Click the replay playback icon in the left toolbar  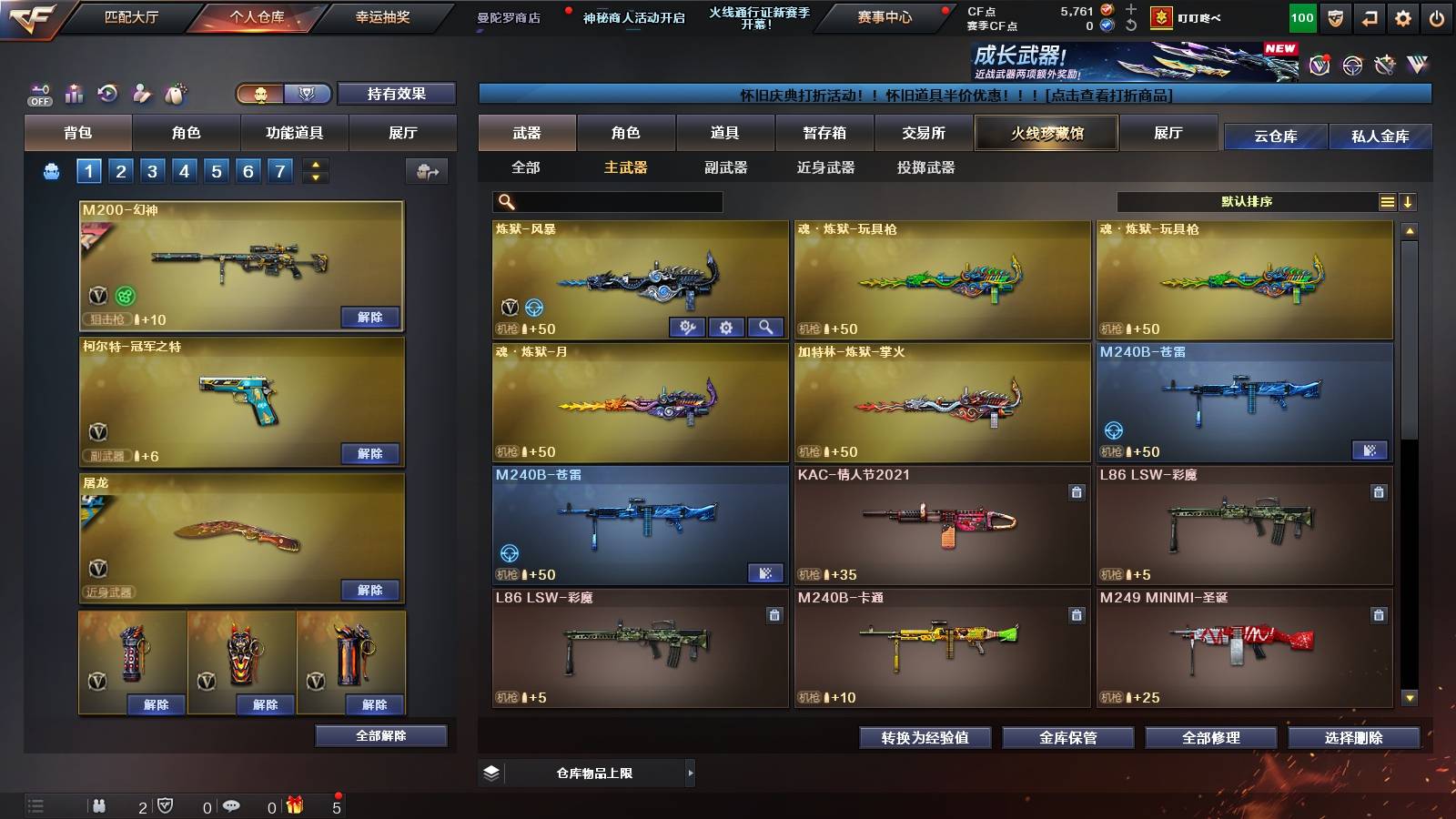(106, 90)
